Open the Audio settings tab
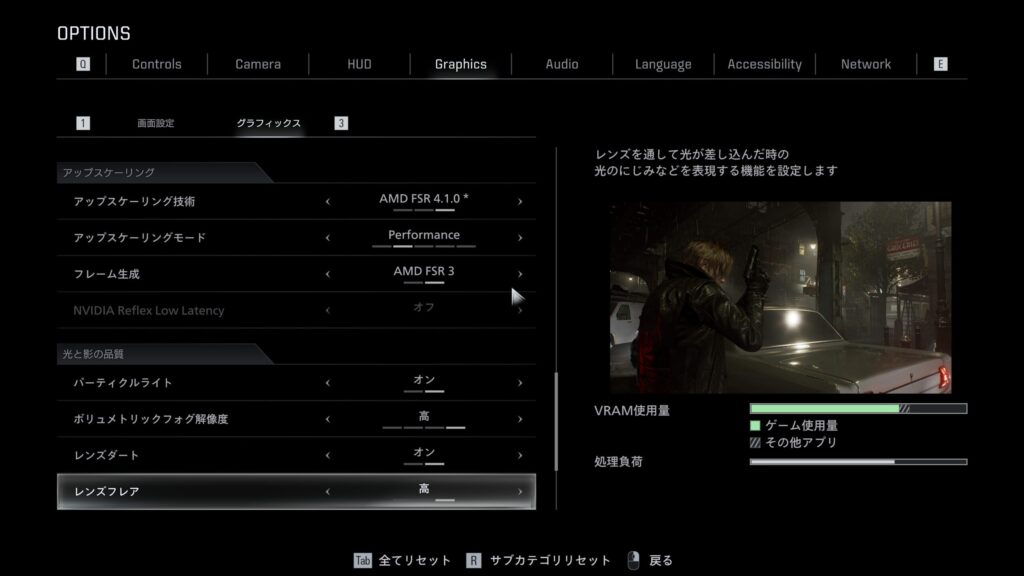This screenshot has height=576, width=1024. pos(562,64)
